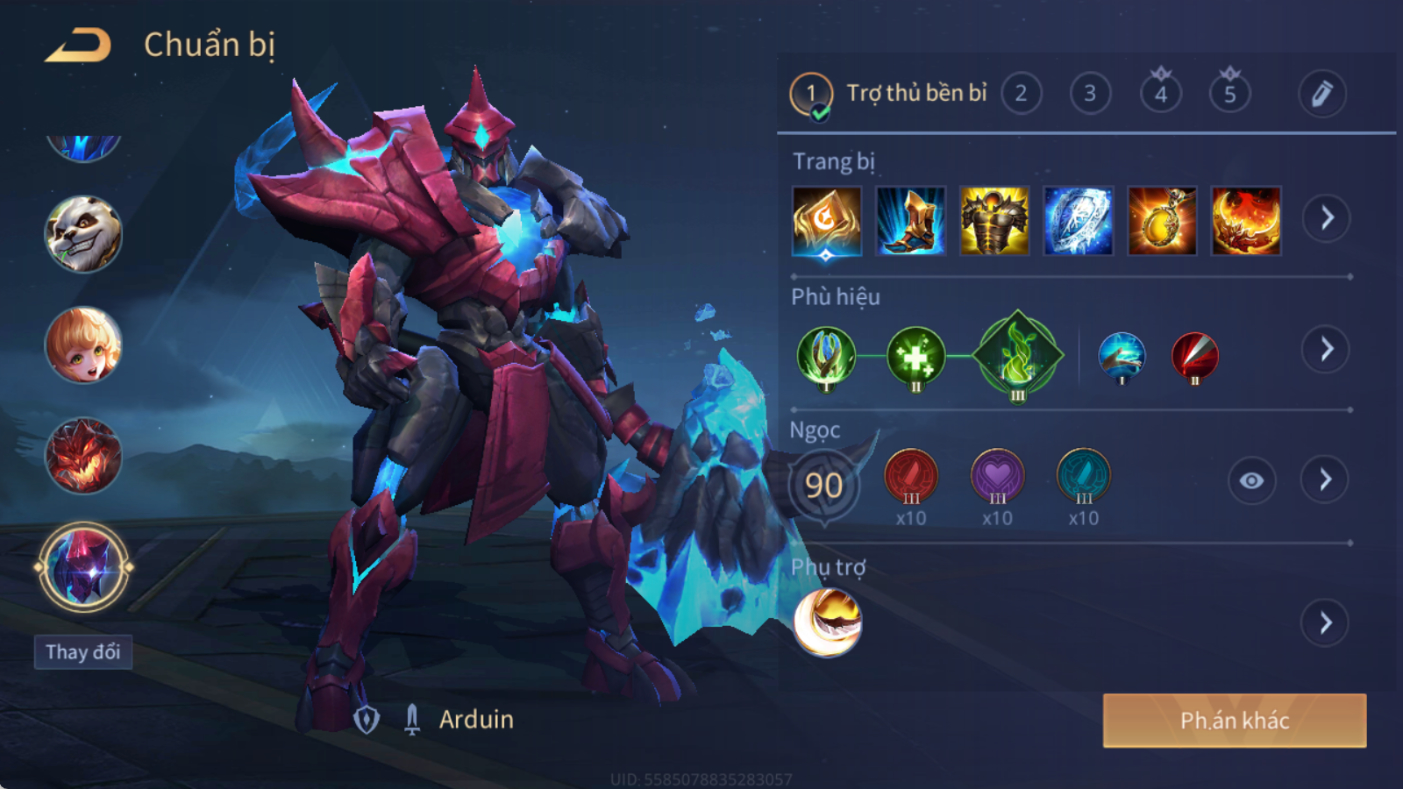
Task: Open the Ngọc gems arrow
Action: 1325,481
